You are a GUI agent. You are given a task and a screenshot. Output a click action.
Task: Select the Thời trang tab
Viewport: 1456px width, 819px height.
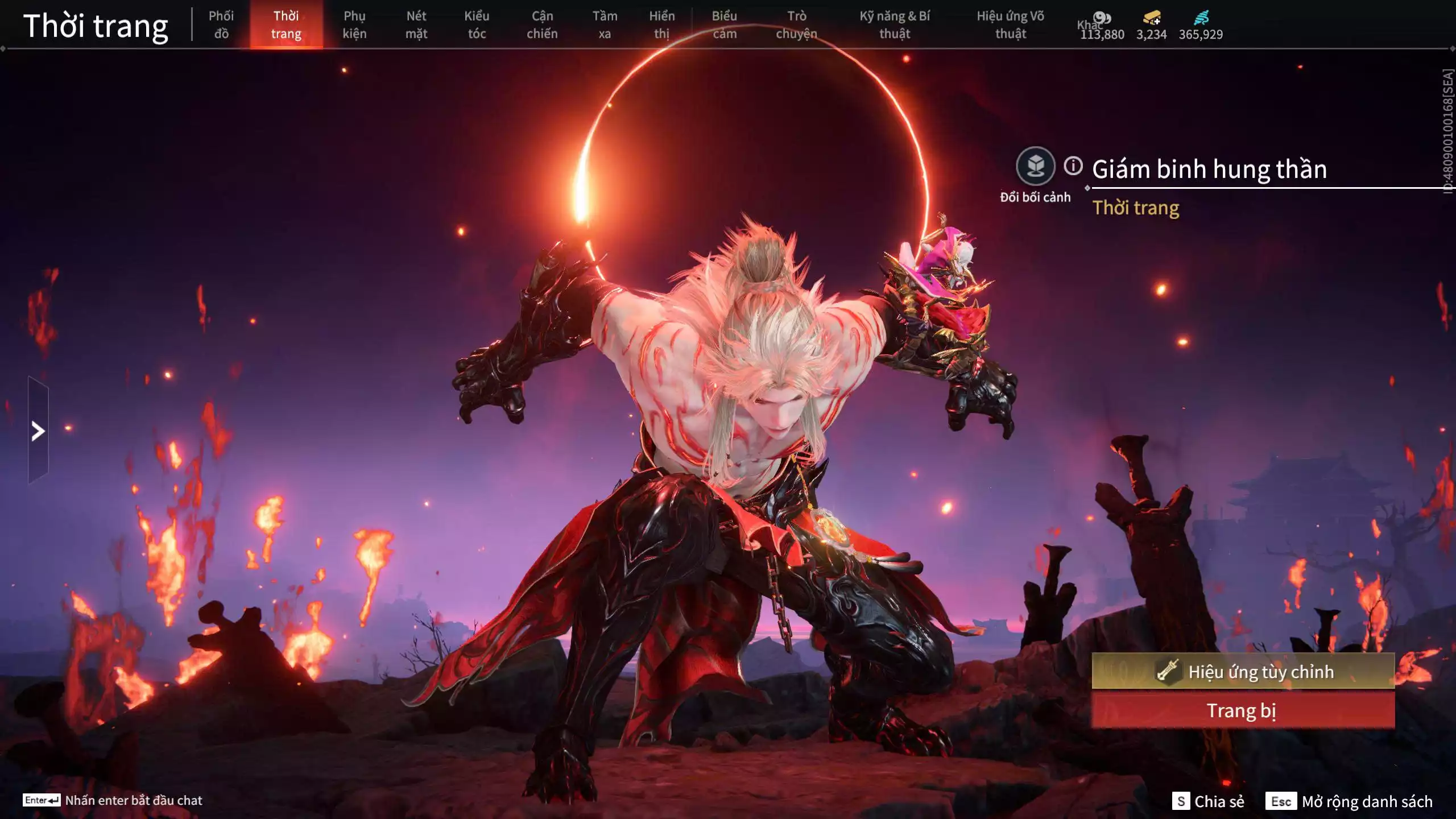(286, 25)
